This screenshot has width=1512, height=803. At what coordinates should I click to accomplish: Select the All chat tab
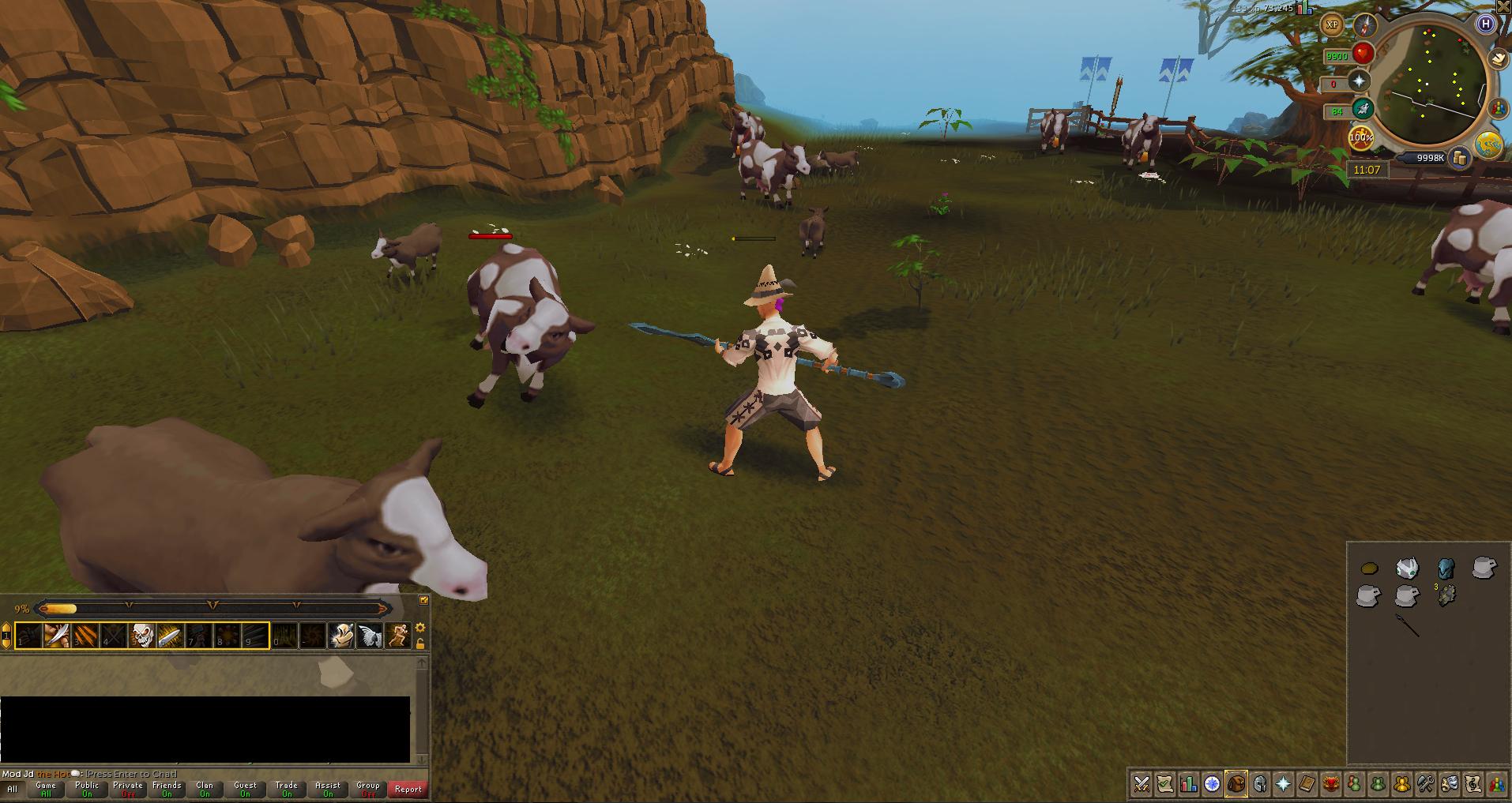tap(13, 789)
